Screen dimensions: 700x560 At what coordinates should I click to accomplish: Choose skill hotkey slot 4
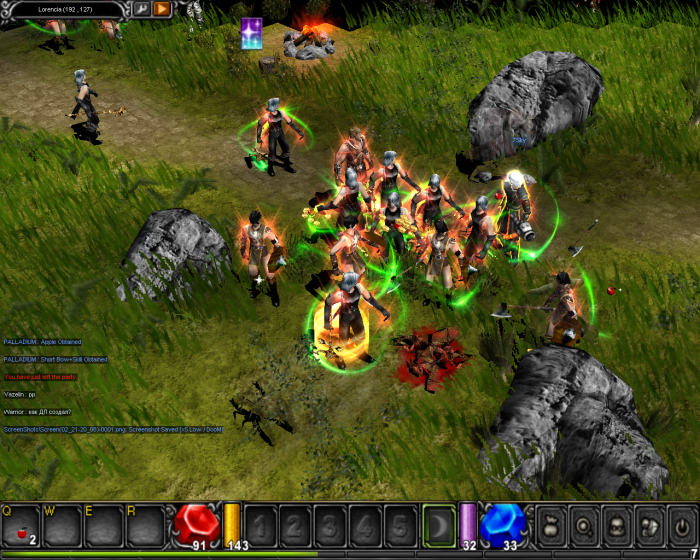pyautogui.click(x=365, y=525)
